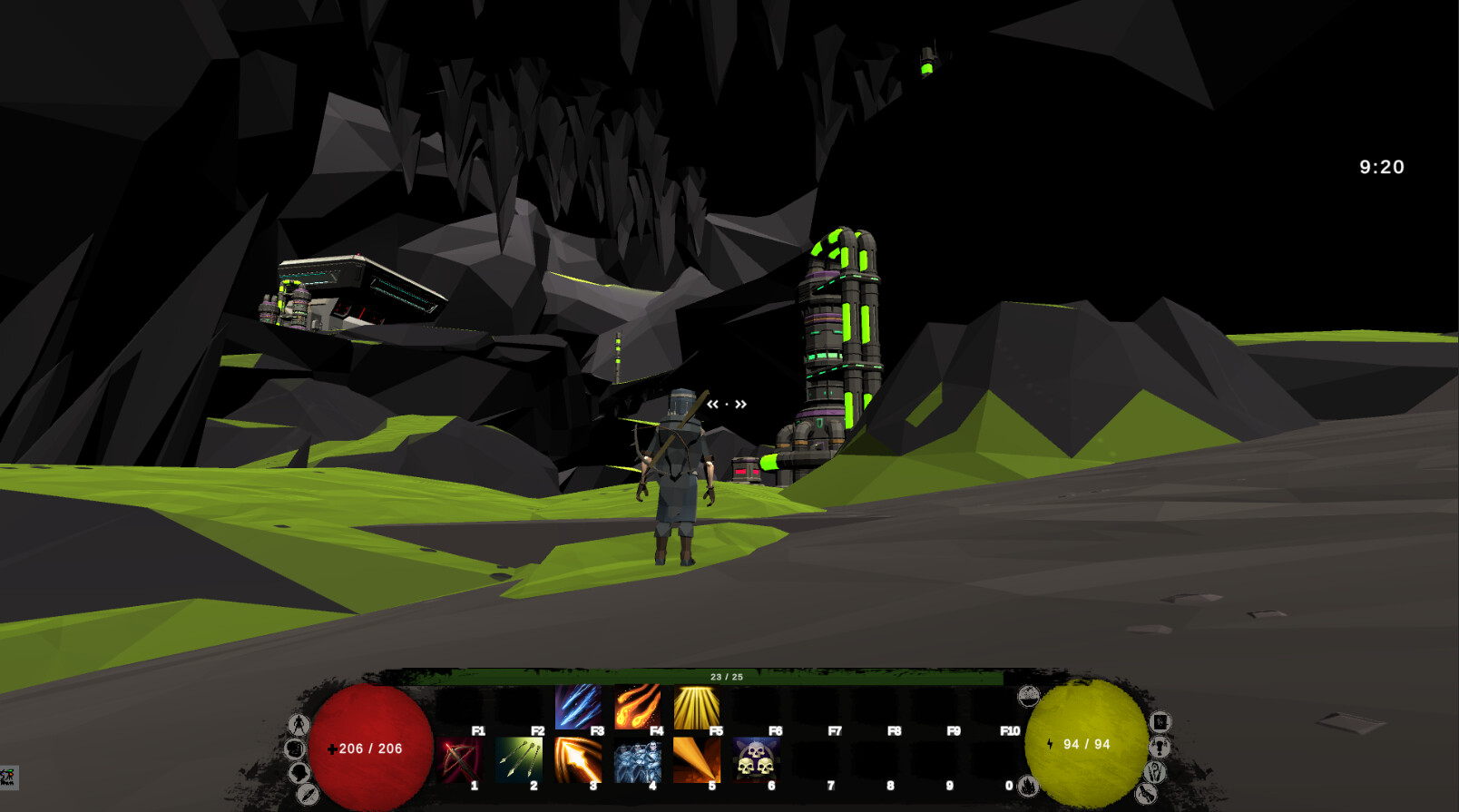Open the spellbook icon right of energy orb
The image size is (1459, 812).
1160,721
